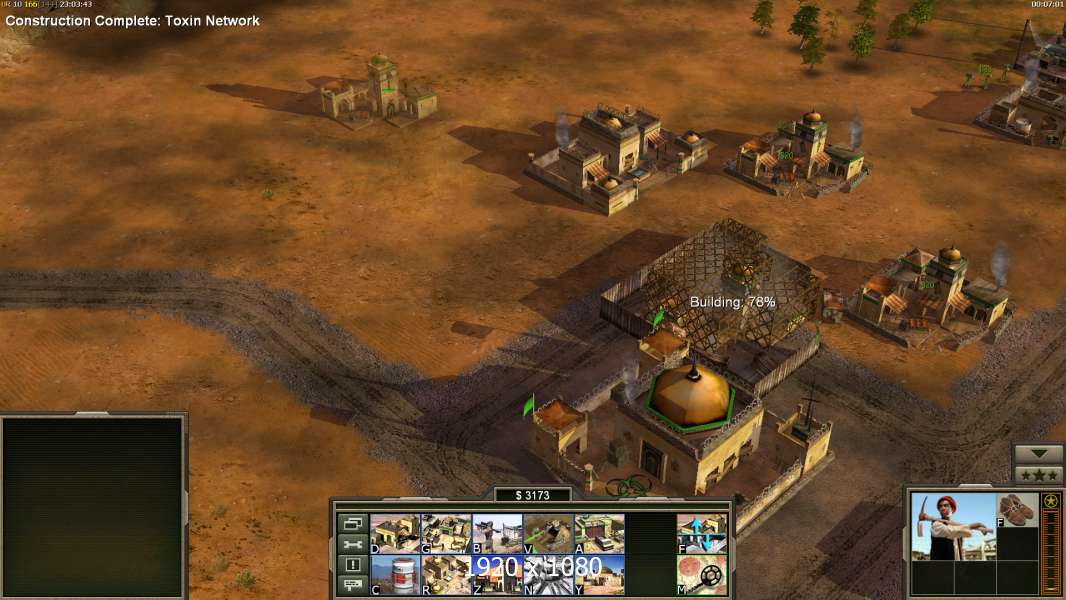Activate the mine detector icon labeled M
The height and width of the screenshot is (600, 1066).
[x=702, y=575]
